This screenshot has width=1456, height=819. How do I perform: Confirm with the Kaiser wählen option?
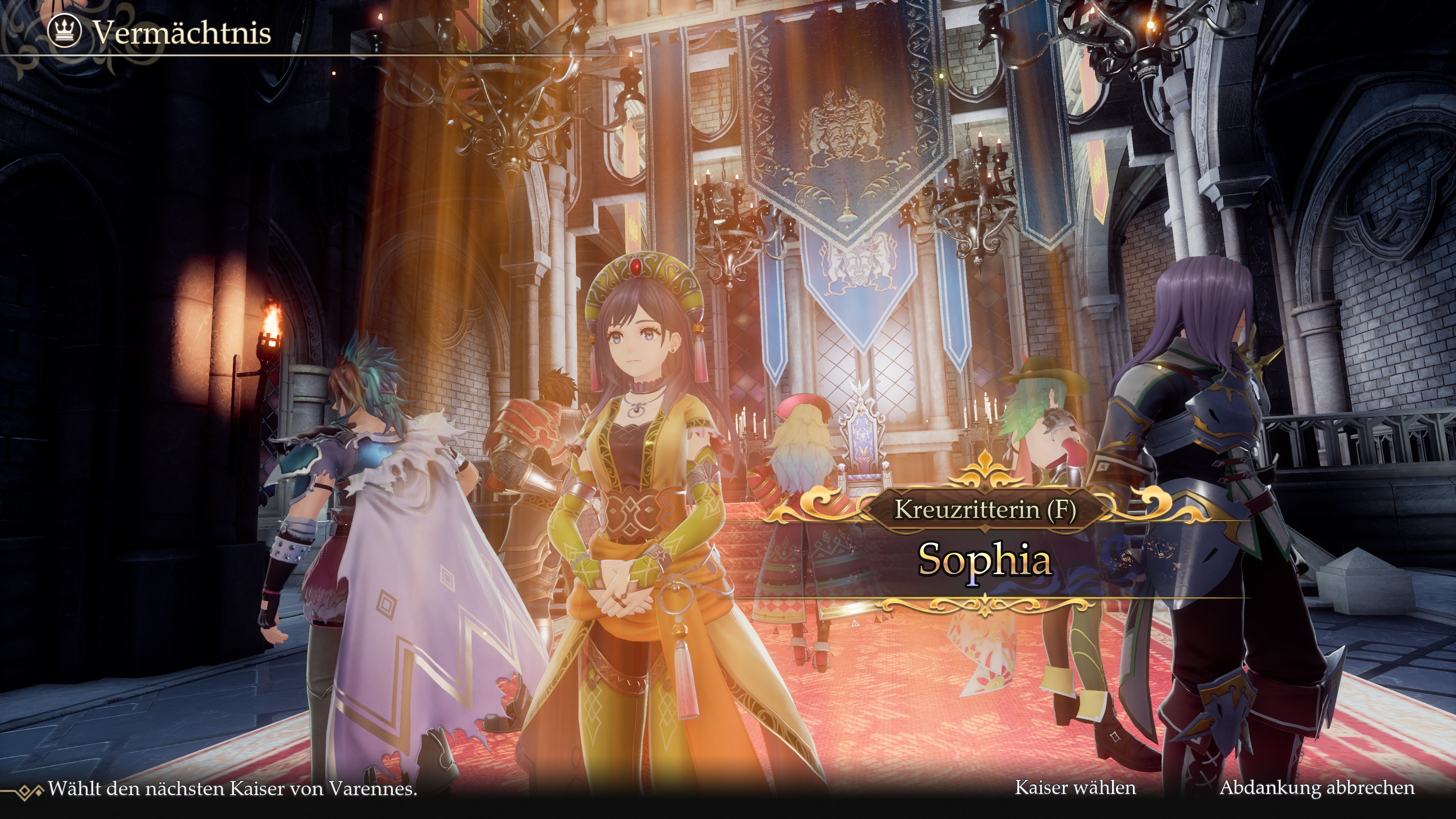coord(1075,788)
